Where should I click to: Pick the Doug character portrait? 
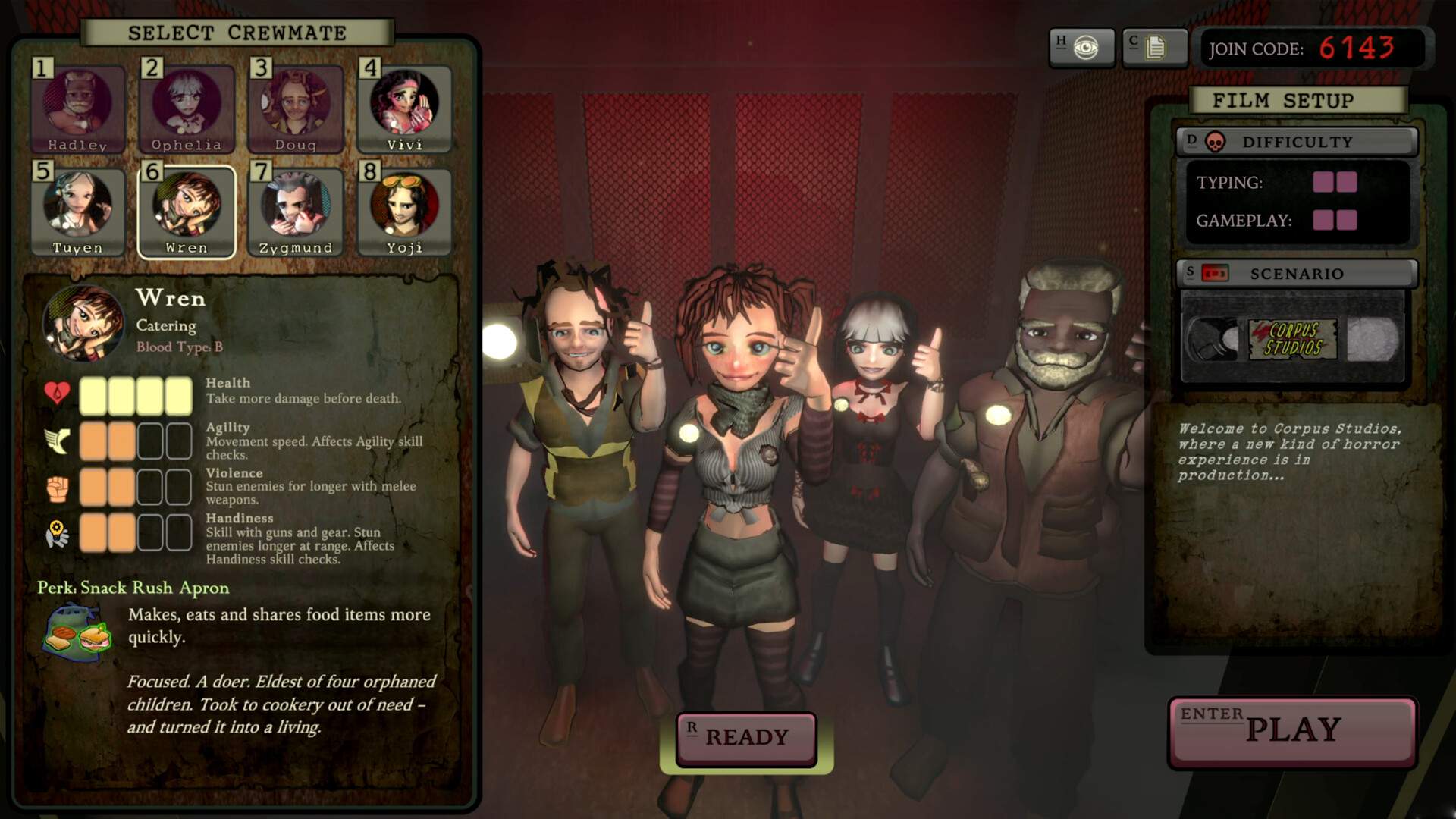(296, 108)
